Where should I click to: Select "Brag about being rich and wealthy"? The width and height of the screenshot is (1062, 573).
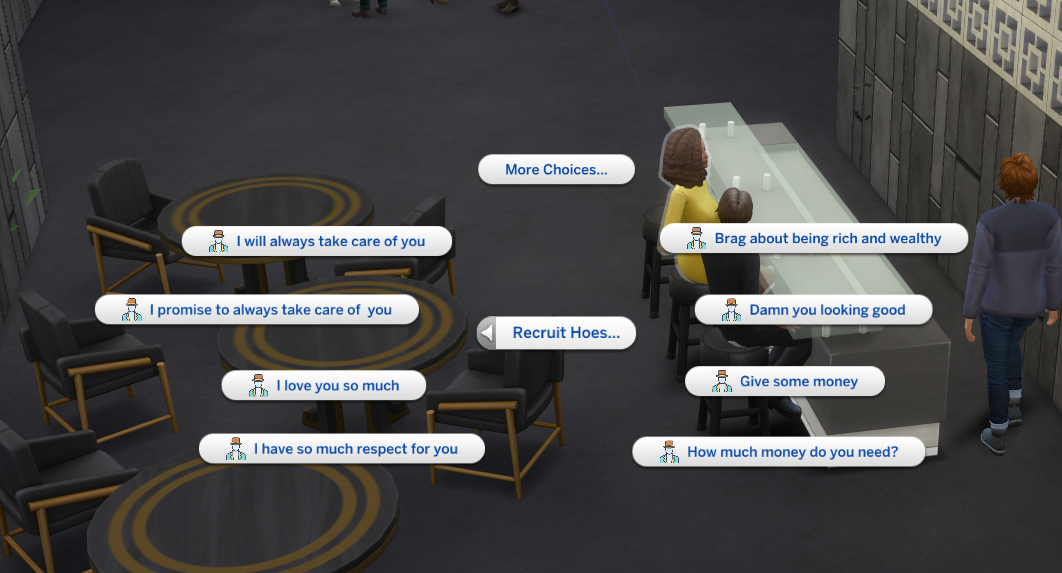click(x=814, y=239)
